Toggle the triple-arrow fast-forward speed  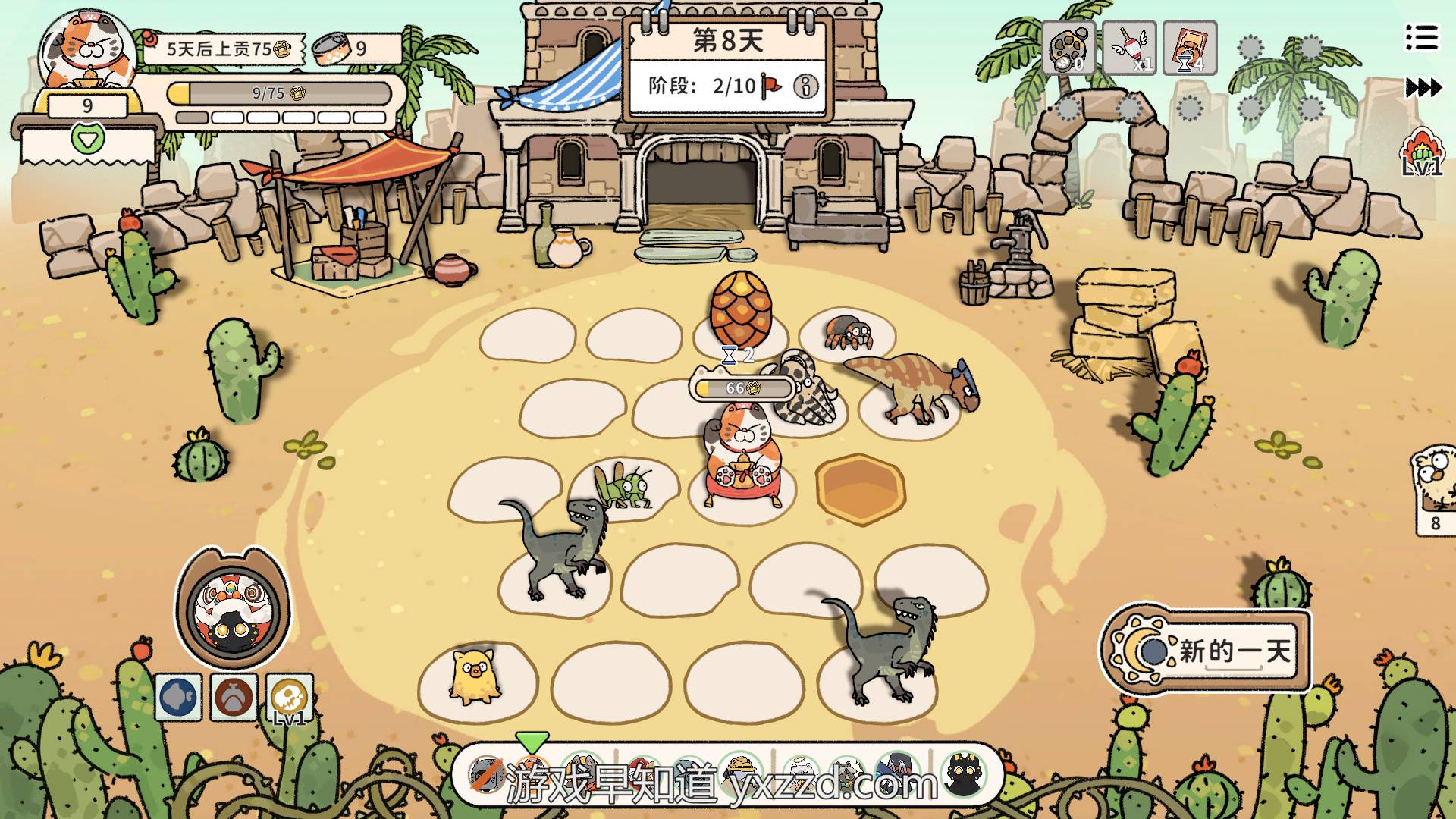point(1423,88)
